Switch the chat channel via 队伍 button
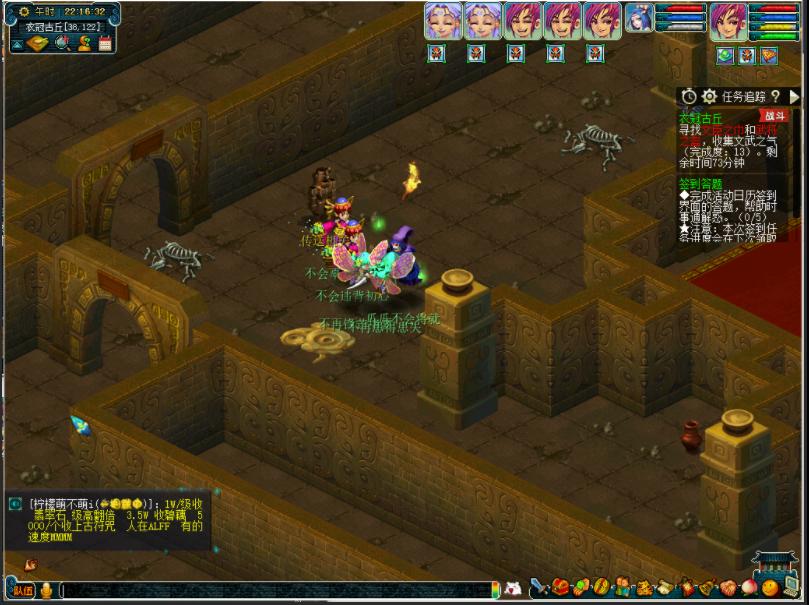 (23, 590)
